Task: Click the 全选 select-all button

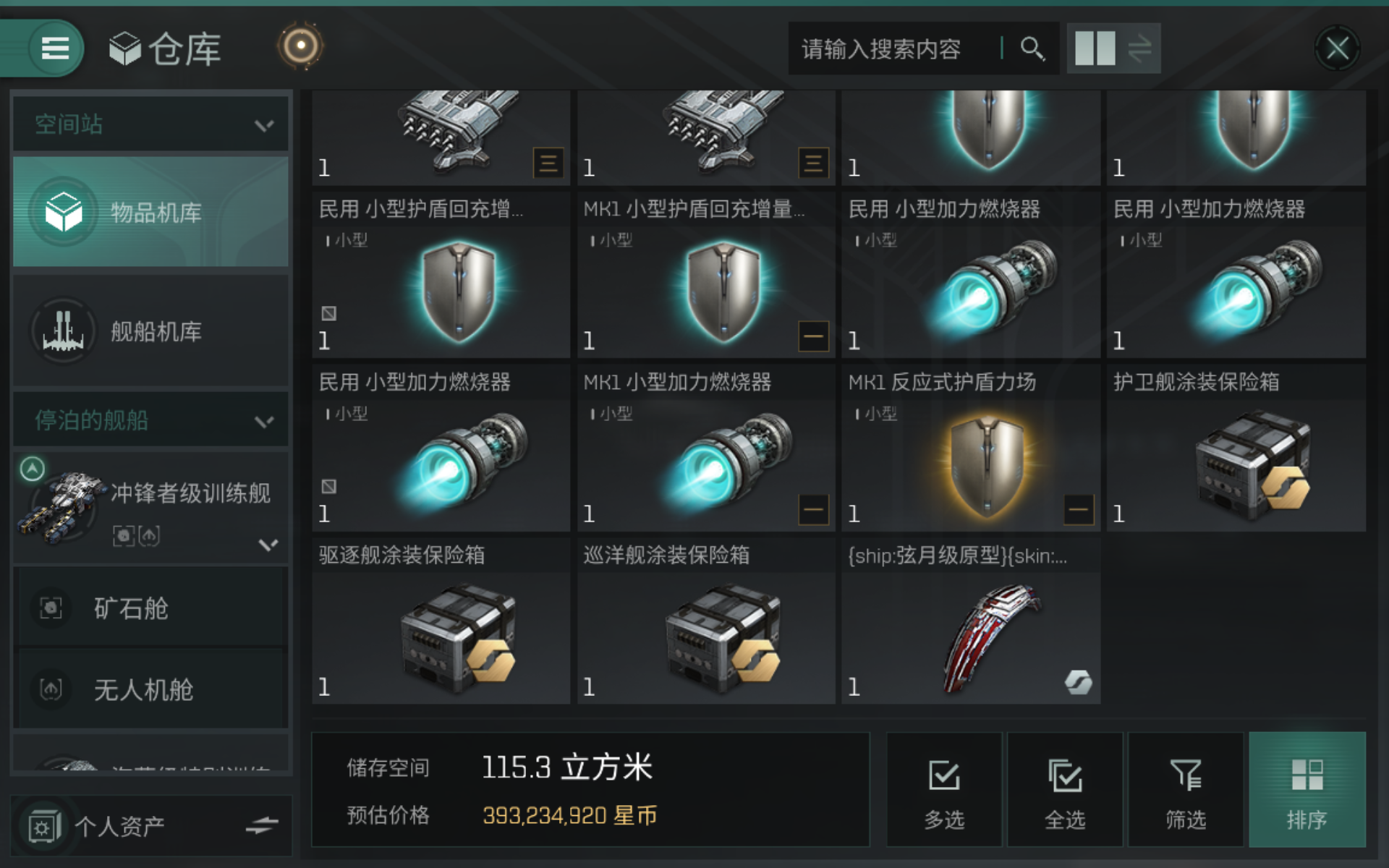Action: (1063, 790)
